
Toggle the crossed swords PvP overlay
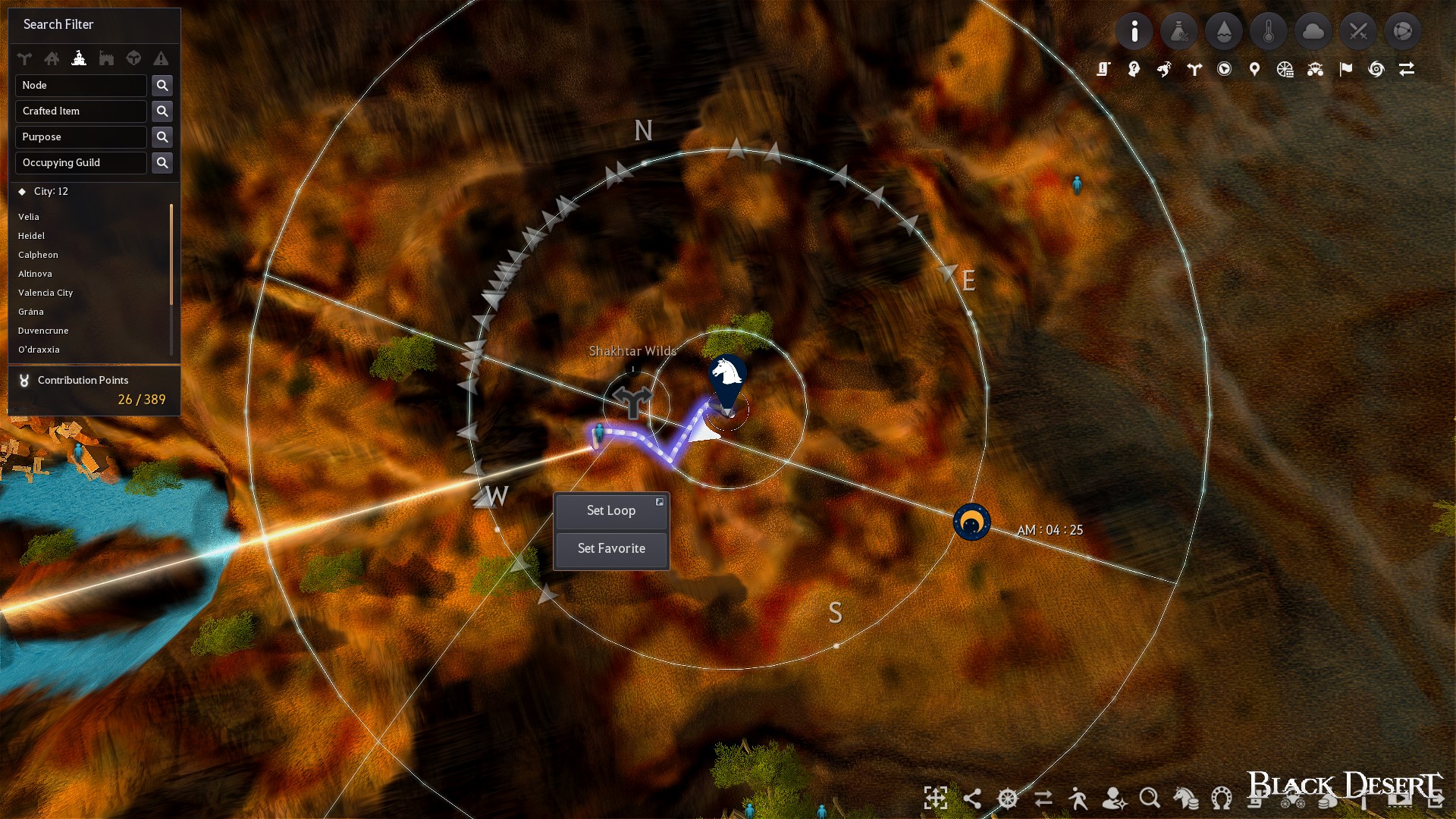(x=1358, y=31)
